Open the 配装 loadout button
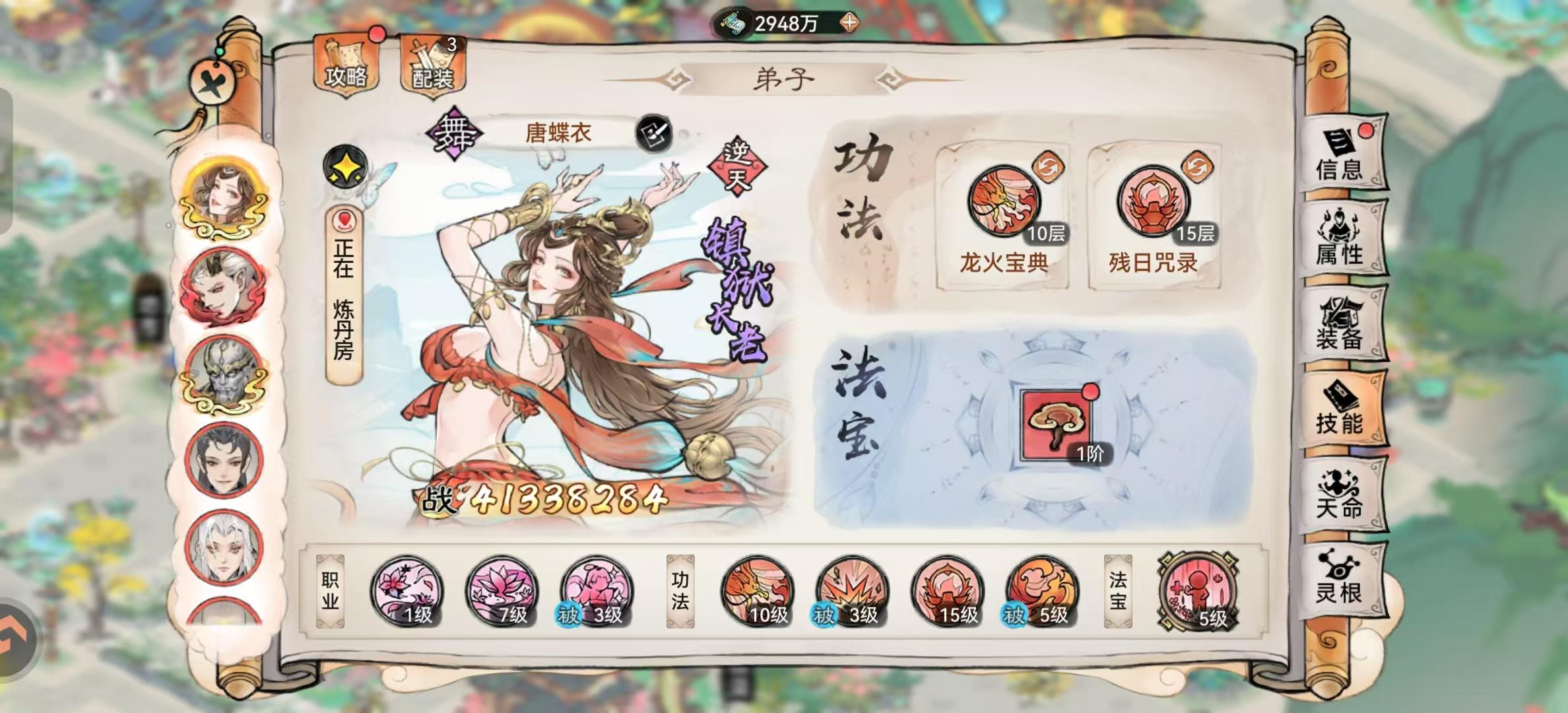 [434, 63]
